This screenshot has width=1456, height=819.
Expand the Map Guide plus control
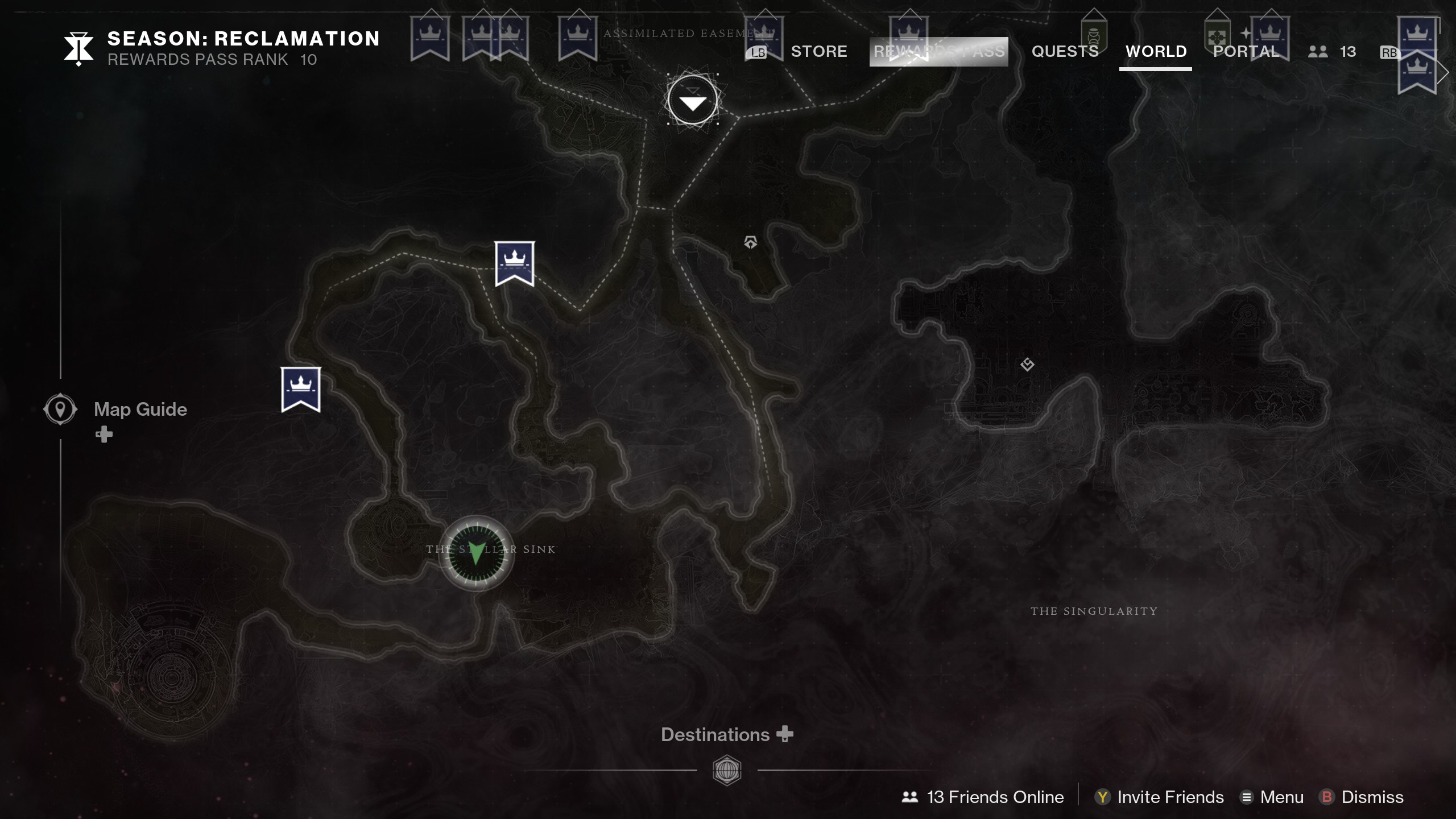[x=104, y=435]
